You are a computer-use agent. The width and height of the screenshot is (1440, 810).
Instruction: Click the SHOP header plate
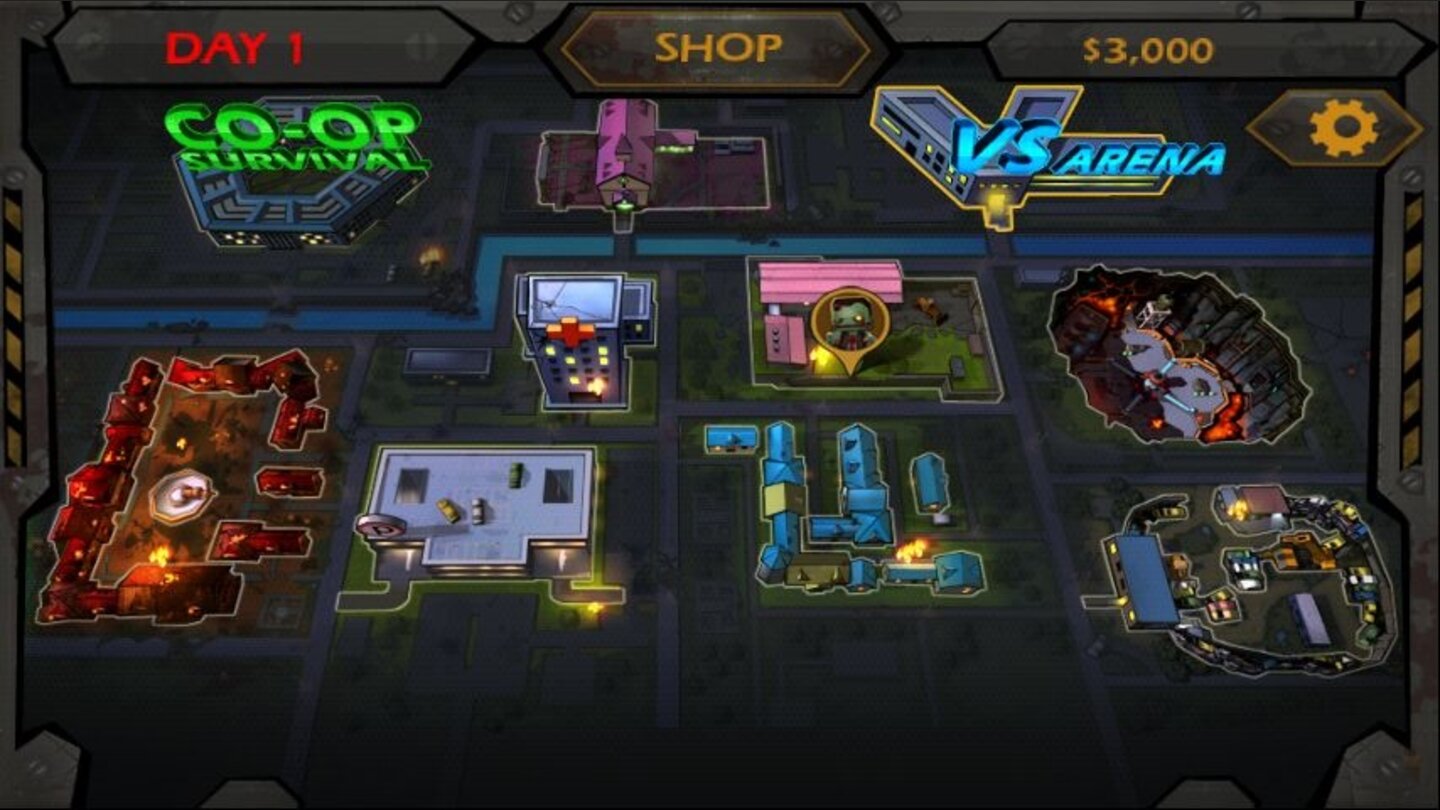click(718, 44)
